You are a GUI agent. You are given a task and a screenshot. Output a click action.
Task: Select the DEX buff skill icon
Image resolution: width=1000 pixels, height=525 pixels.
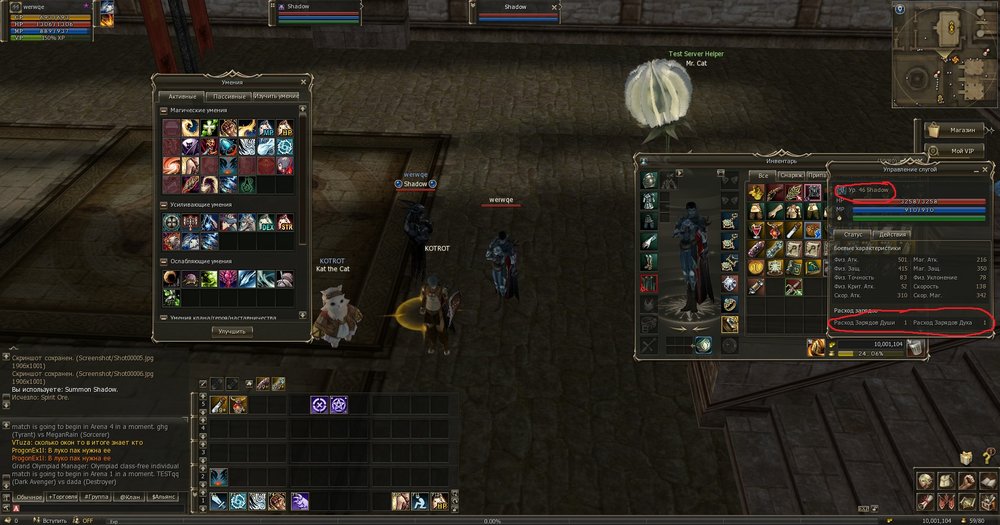(x=267, y=221)
